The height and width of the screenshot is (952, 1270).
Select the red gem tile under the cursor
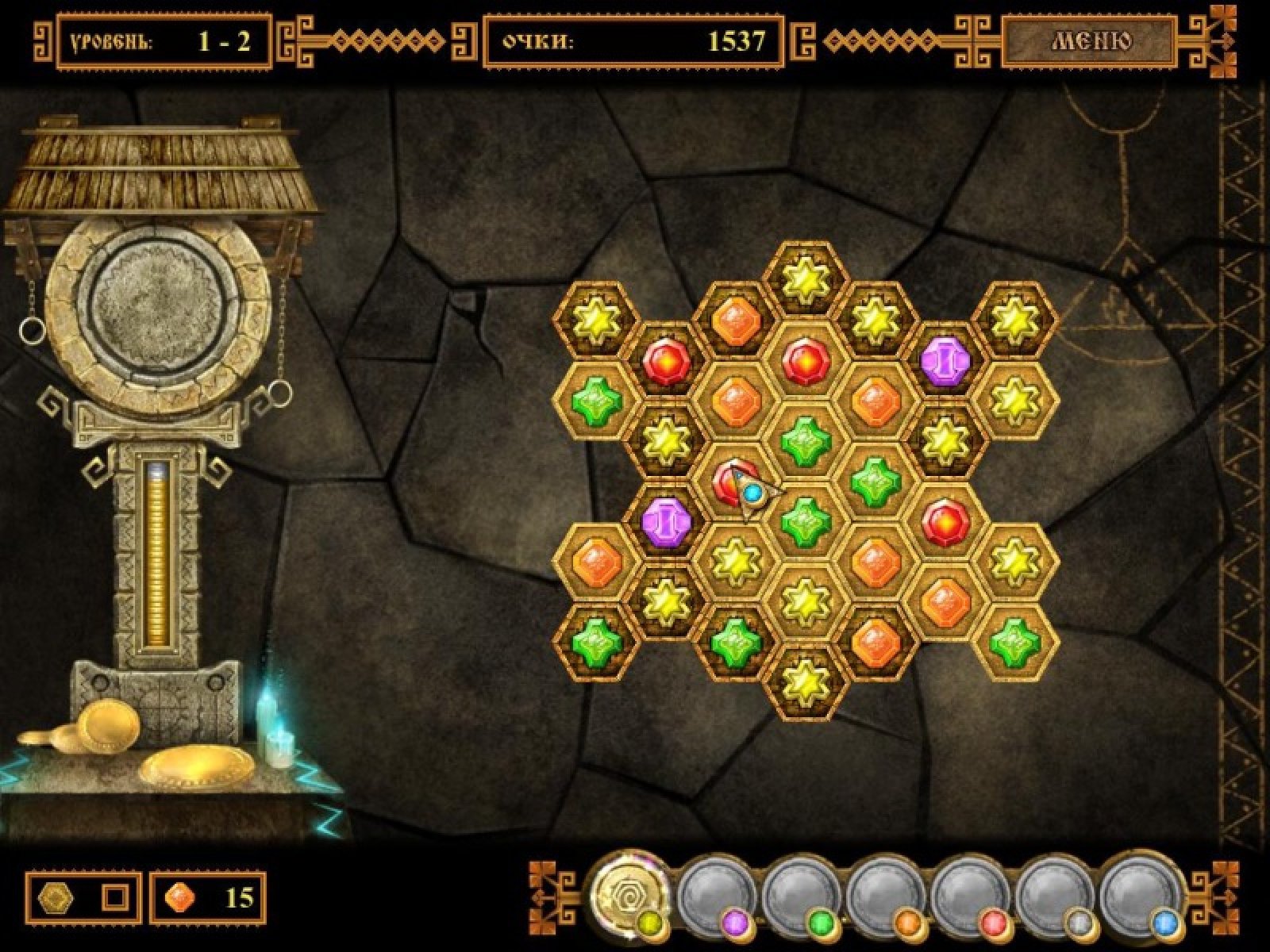pyautogui.click(x=729, y=482)
